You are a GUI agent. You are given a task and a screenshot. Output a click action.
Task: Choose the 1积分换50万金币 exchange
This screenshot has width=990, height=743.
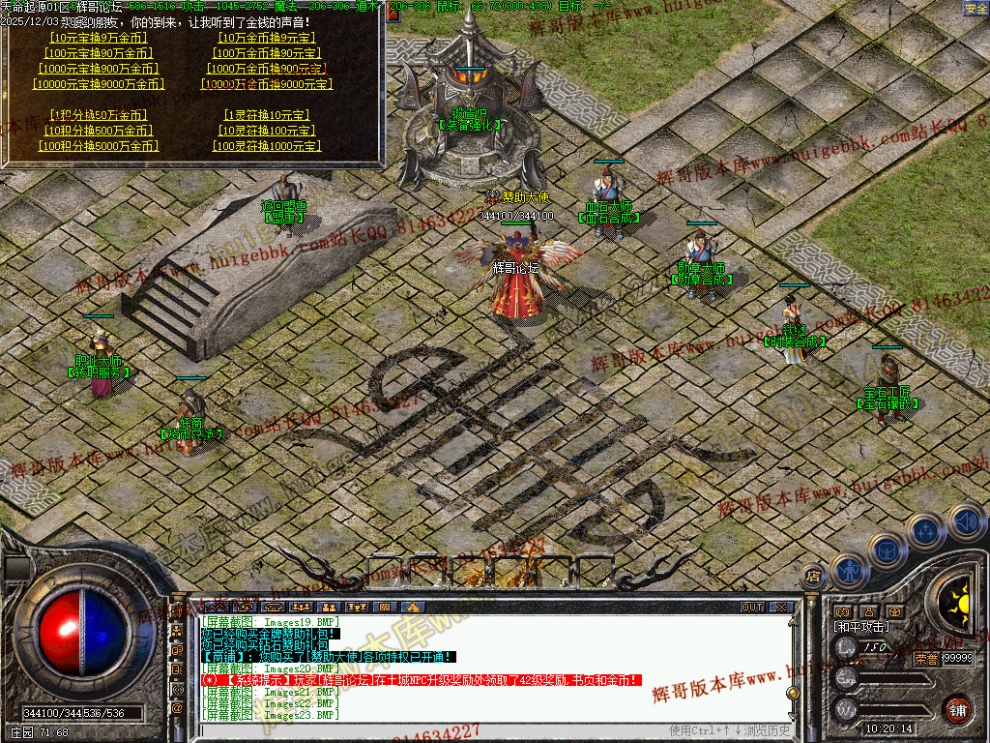(96, 115)
